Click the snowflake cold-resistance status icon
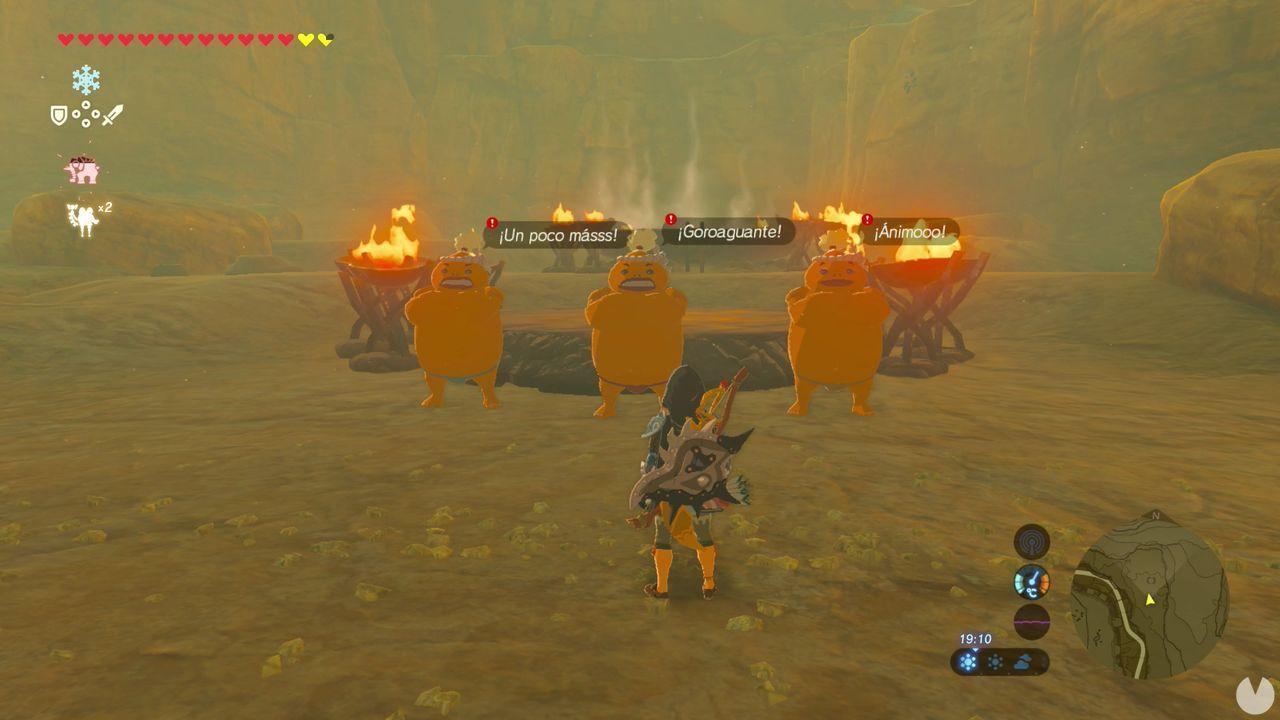The height and width of the screenshot is (720, 1280). pyautogui.click(x=85, y=78)
